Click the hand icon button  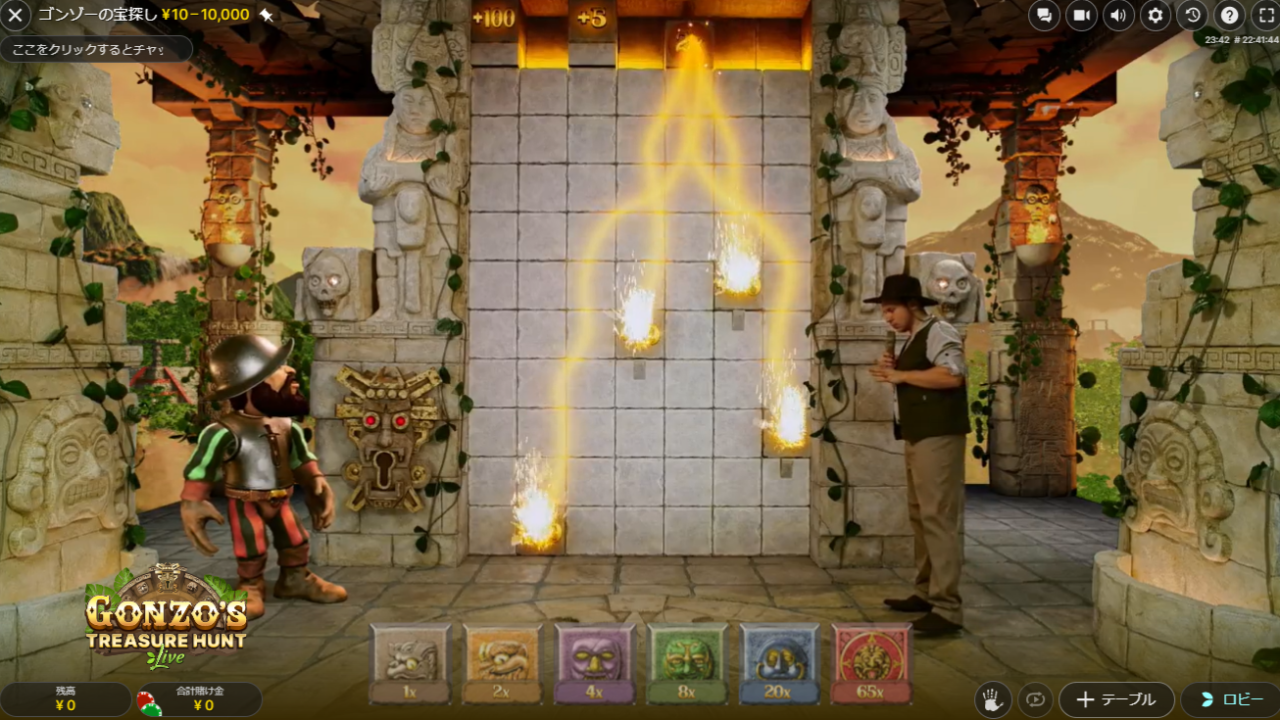[x=991, y=699]
